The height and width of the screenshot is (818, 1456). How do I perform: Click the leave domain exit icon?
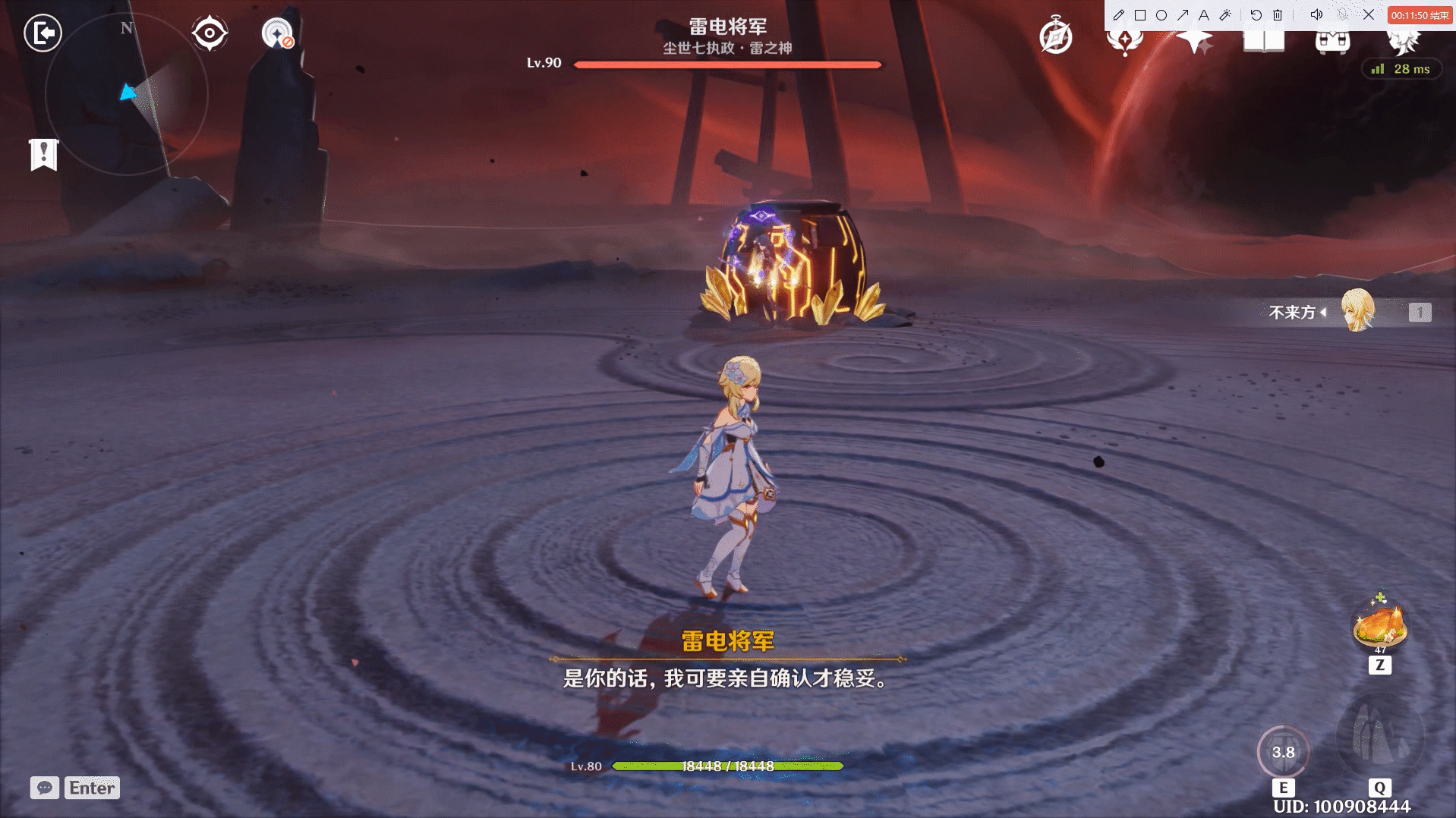tap(43, 33)
